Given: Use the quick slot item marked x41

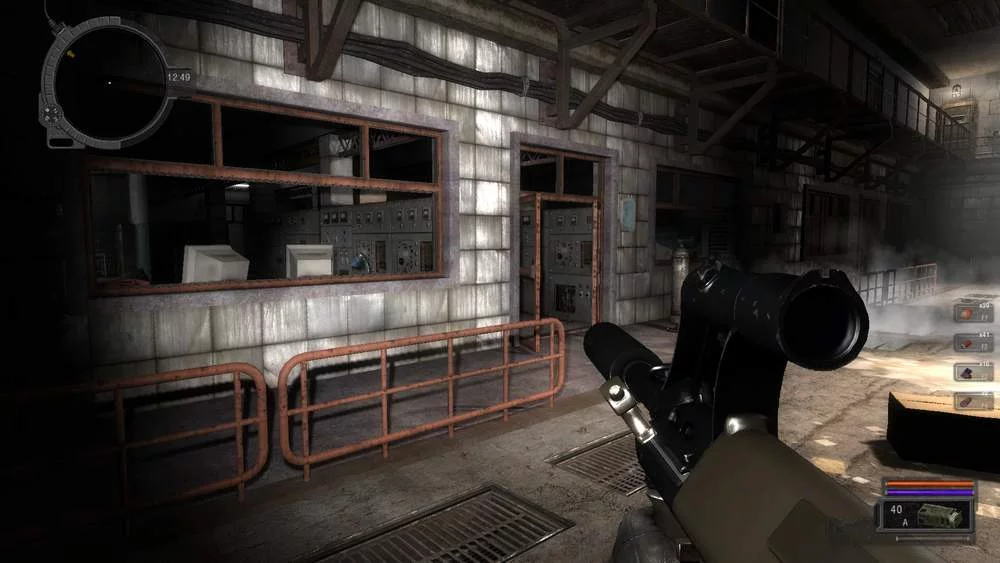Looking at the screenshot, I should (973, 342).
